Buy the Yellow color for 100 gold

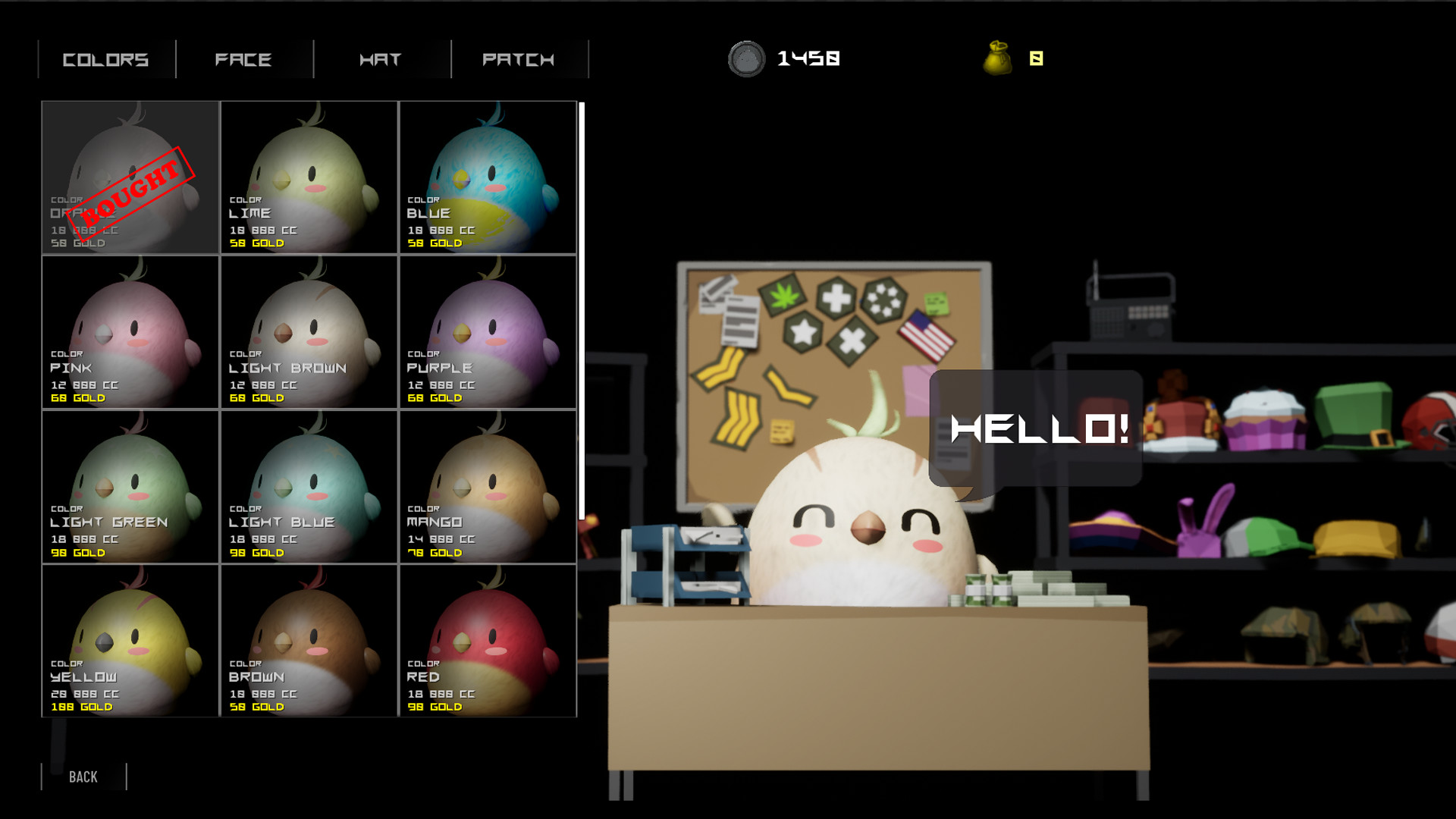[129, 641]
